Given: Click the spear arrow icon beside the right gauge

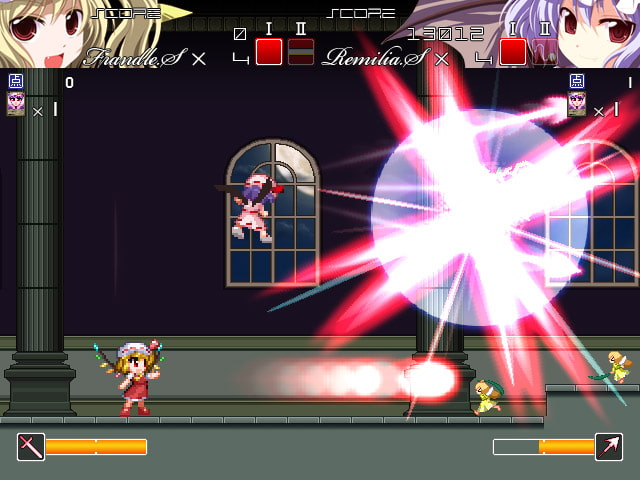Looking at the screenshot, I should point(608,446).
